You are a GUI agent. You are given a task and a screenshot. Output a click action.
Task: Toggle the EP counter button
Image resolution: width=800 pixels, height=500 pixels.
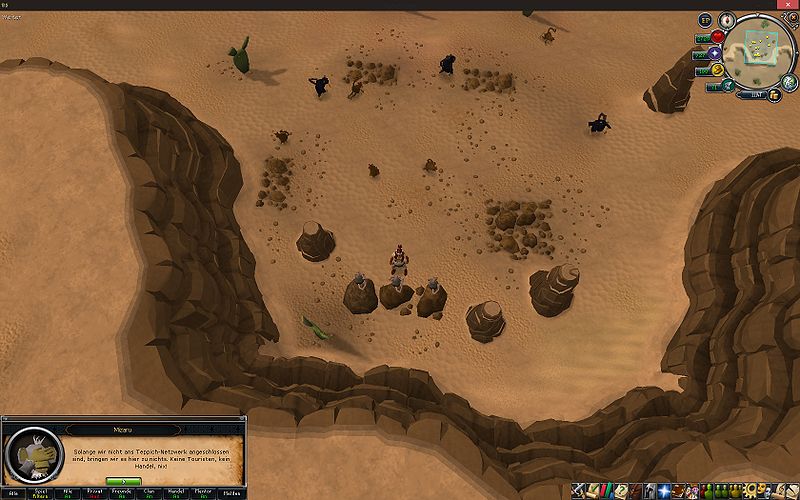pyautogui.click(x=705, y=20)
